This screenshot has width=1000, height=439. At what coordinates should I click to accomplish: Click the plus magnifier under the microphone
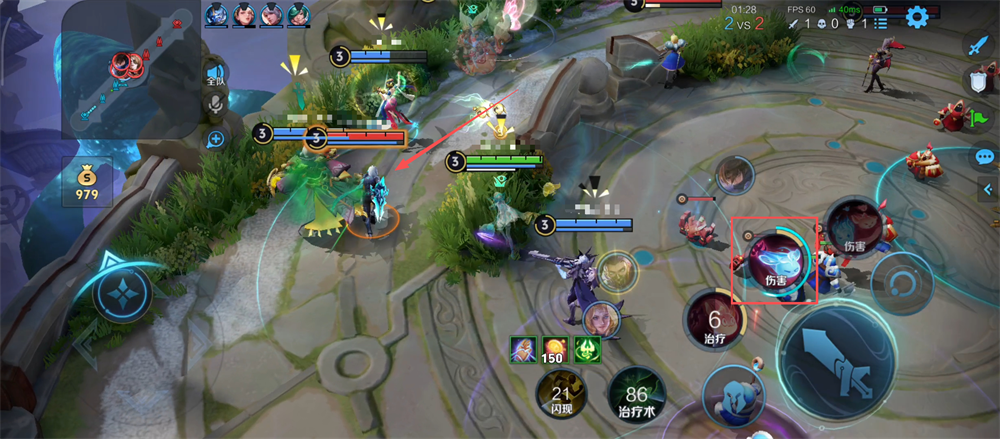click(214, 139)
